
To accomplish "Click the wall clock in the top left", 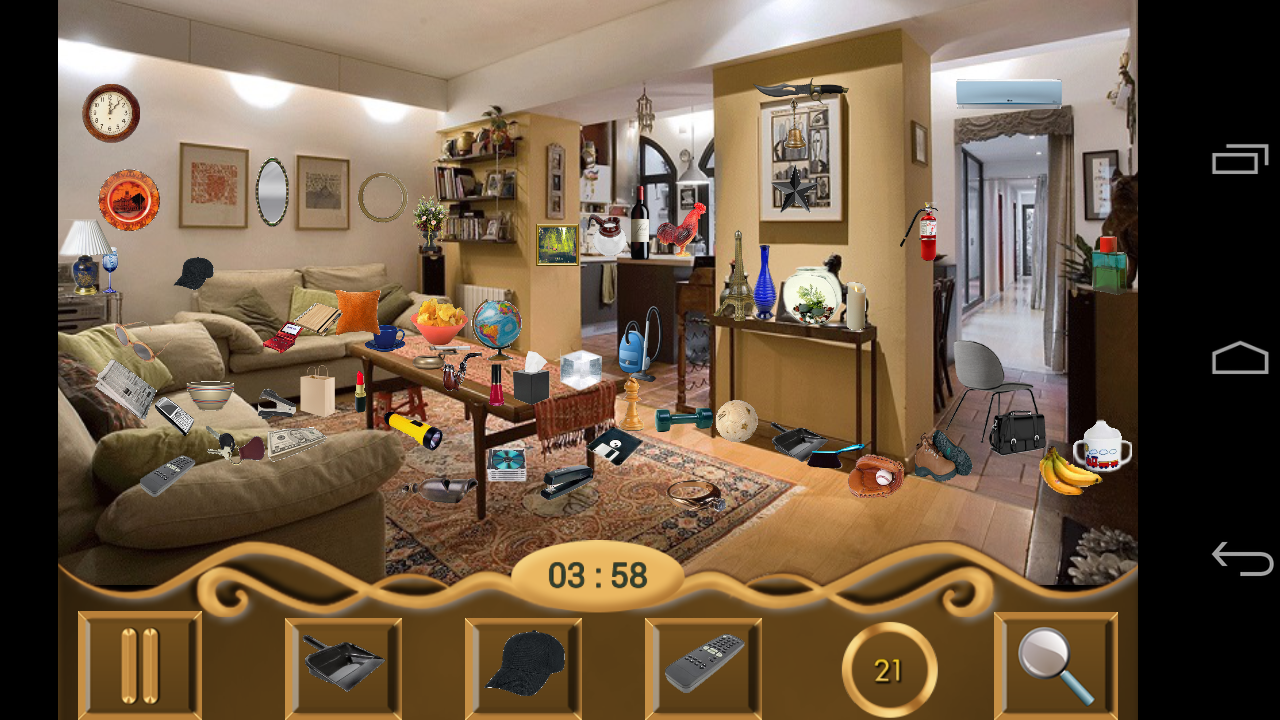I will pos(108,112).
